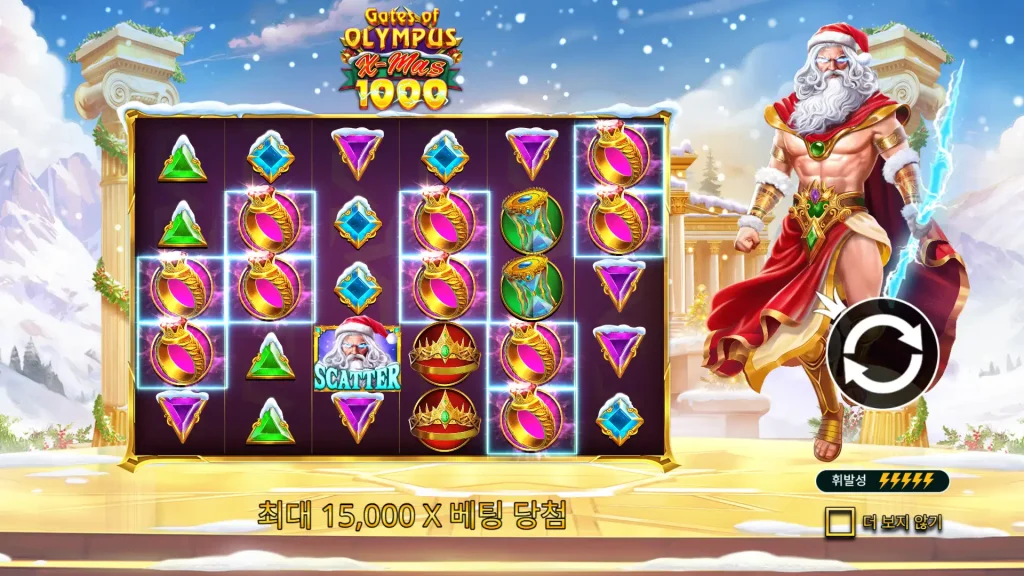1024x576 pixels.
Task: Click the circular arrows continue button
Action: pos(882,353)
